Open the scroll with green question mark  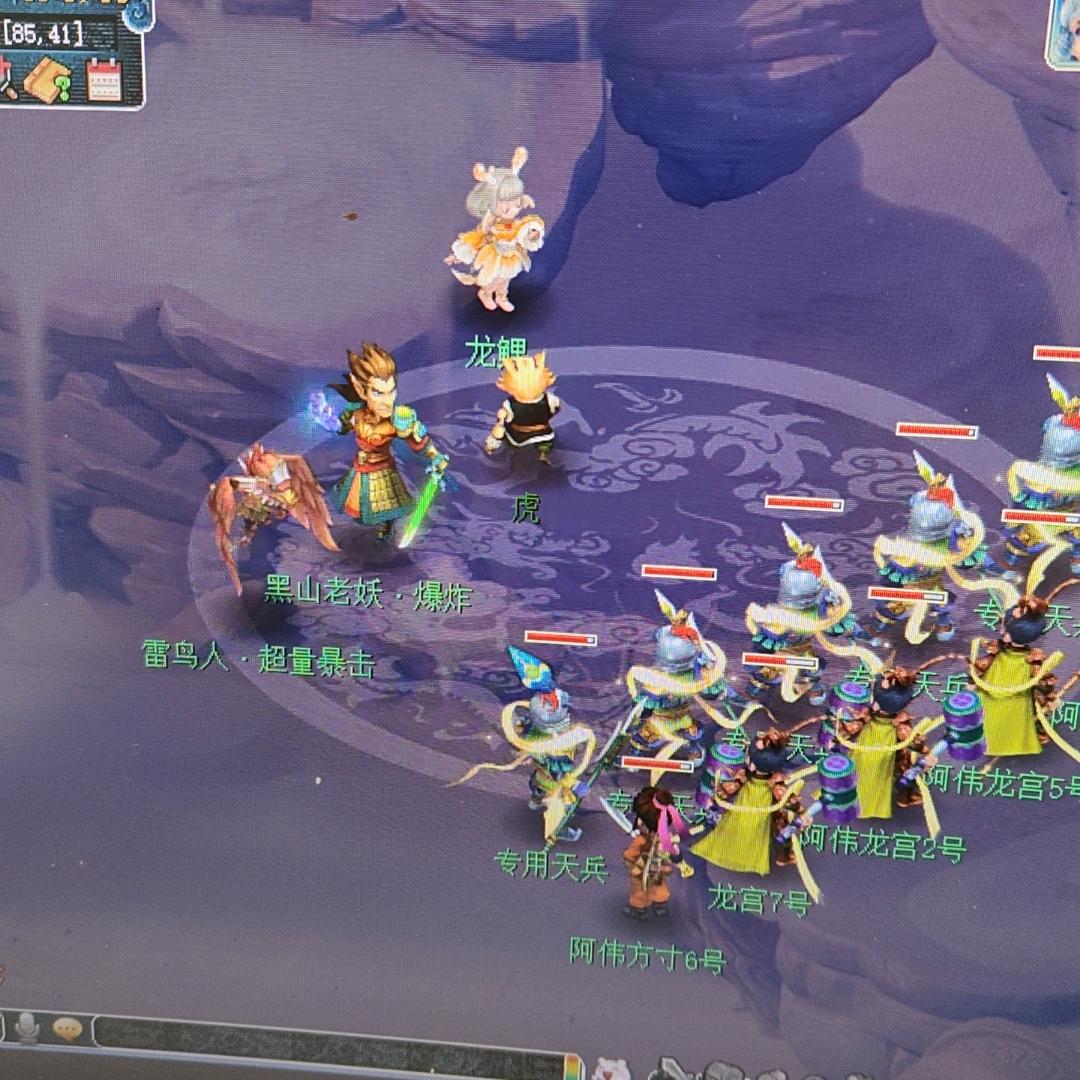[x=48, y=80]
